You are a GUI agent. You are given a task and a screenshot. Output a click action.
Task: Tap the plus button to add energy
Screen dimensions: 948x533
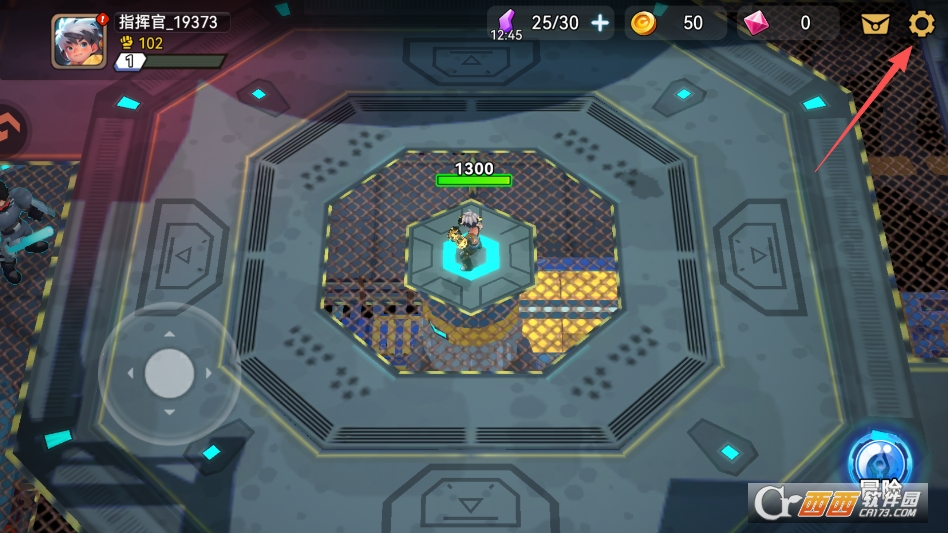click(600, 23)
